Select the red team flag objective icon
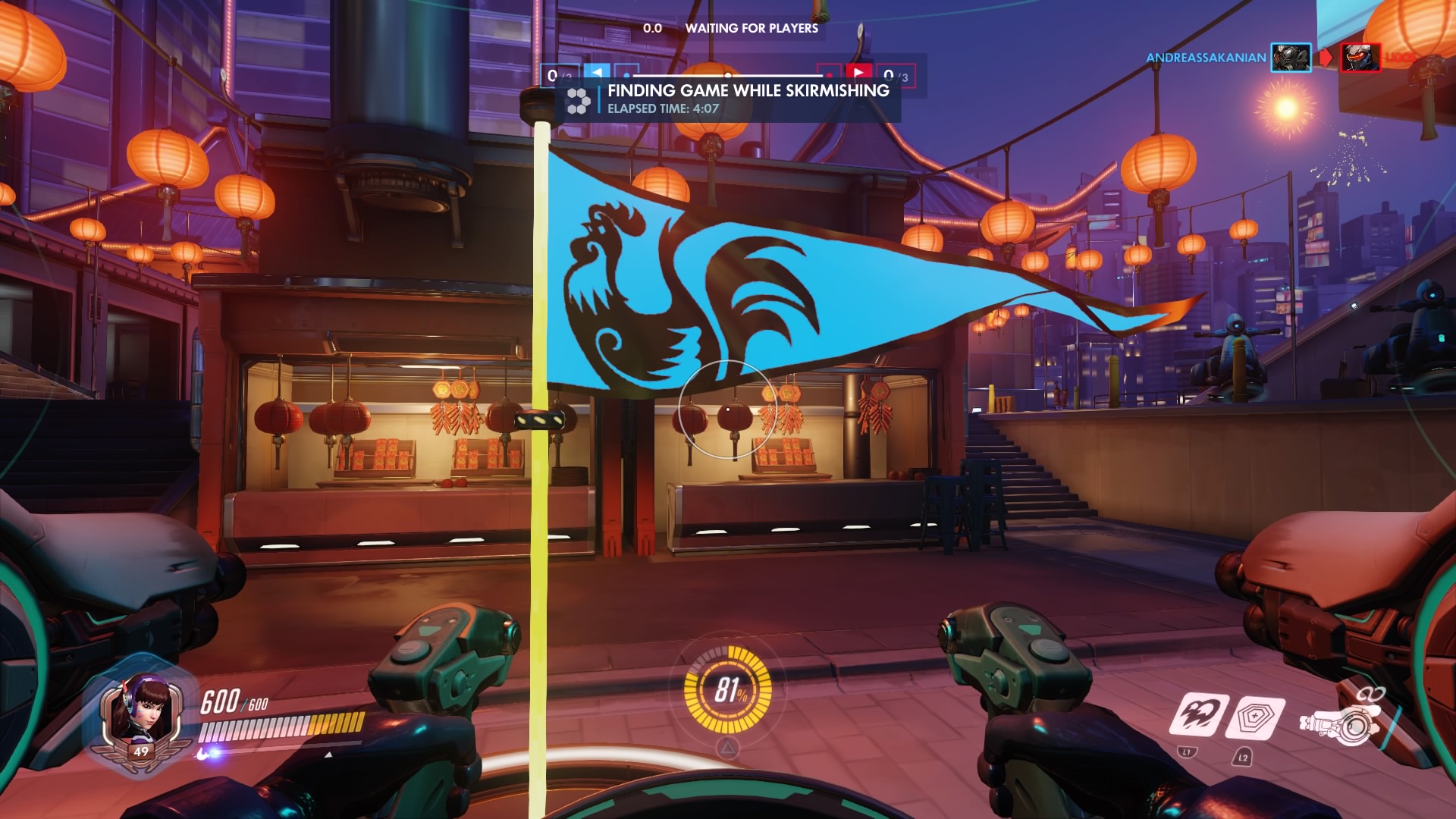 (858, 73)
